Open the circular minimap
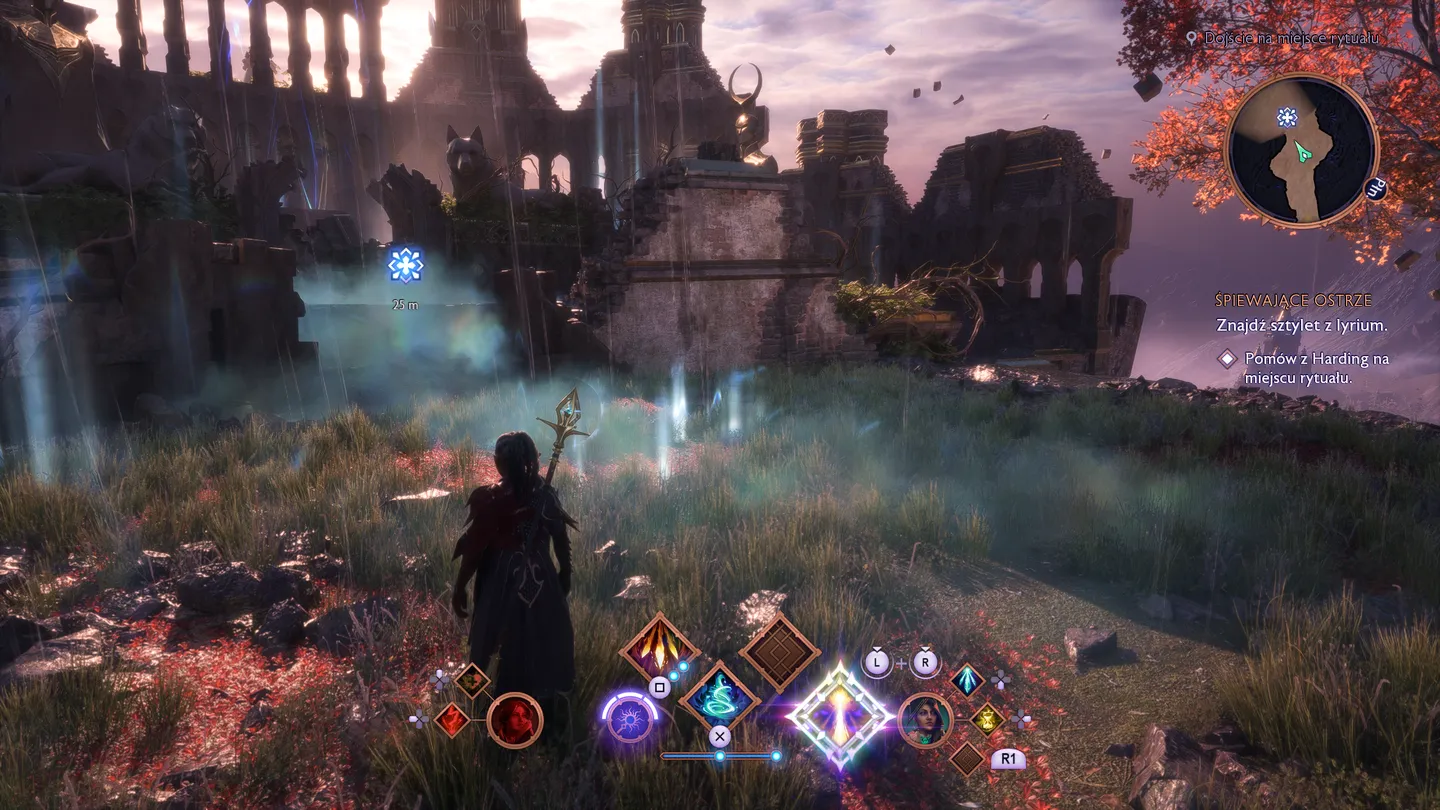 pyautogui.click(x=1301, y=151)
